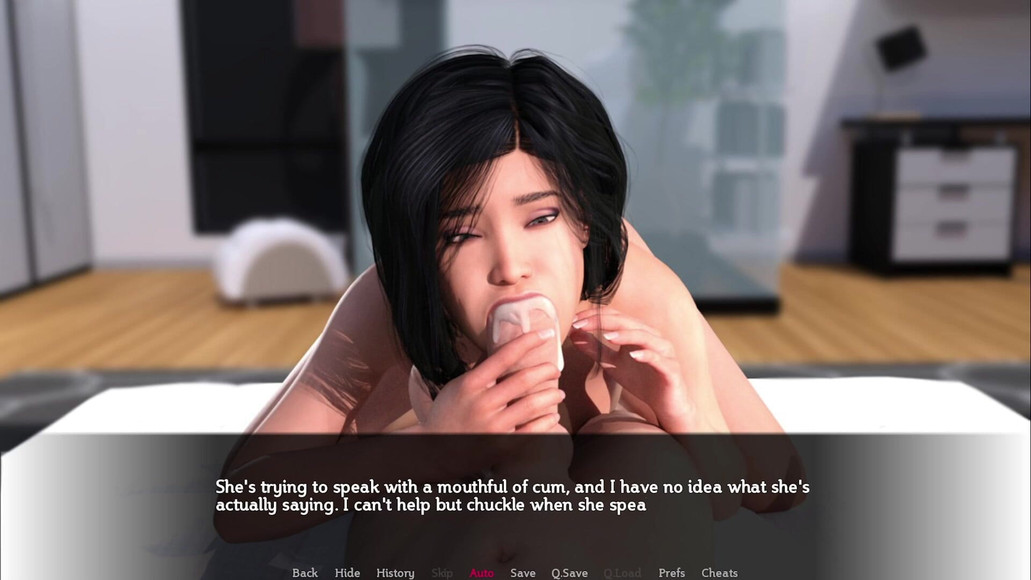Open the History log

[395, 573]
